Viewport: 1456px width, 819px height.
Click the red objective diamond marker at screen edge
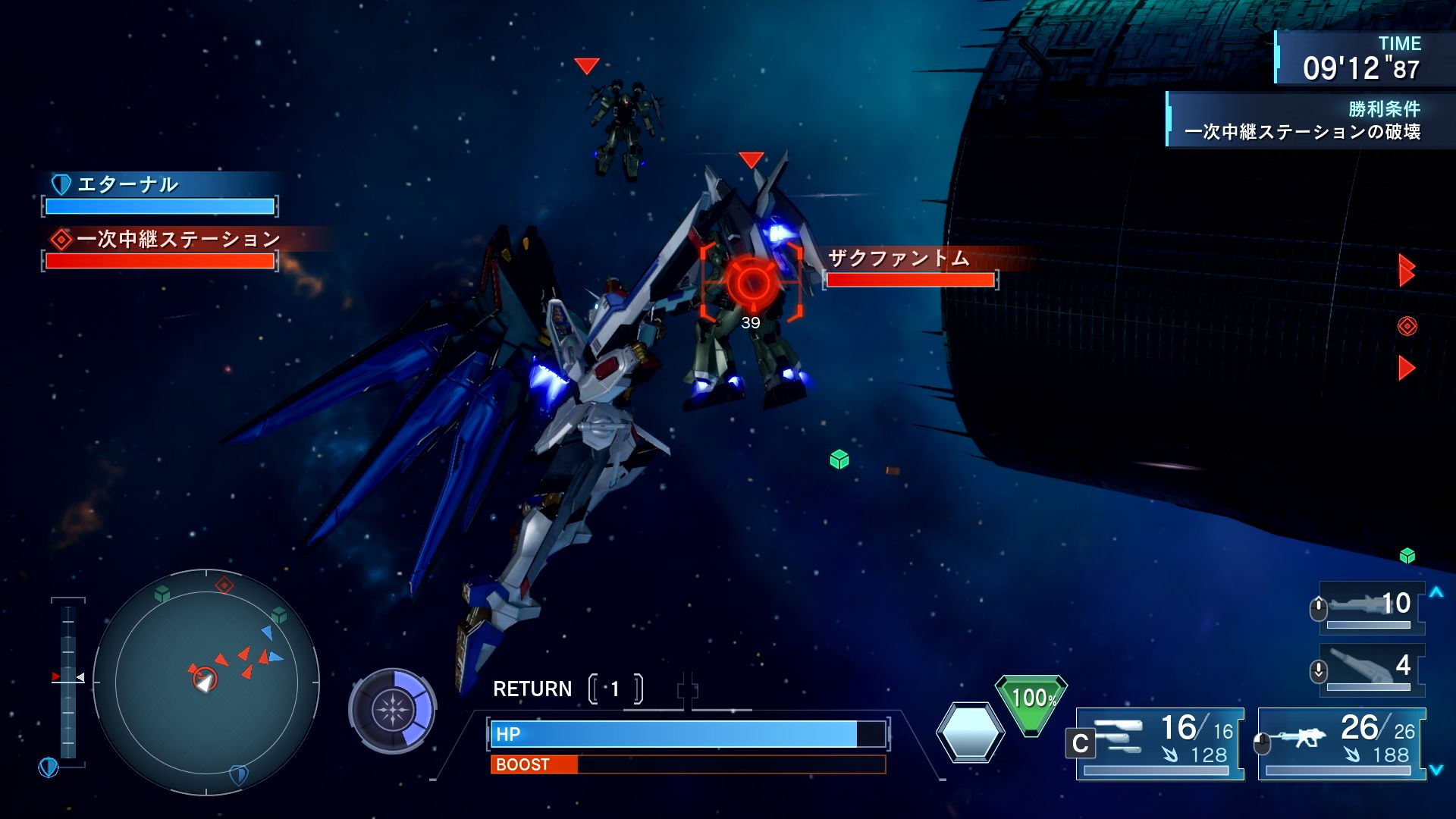pos(1407,326)
